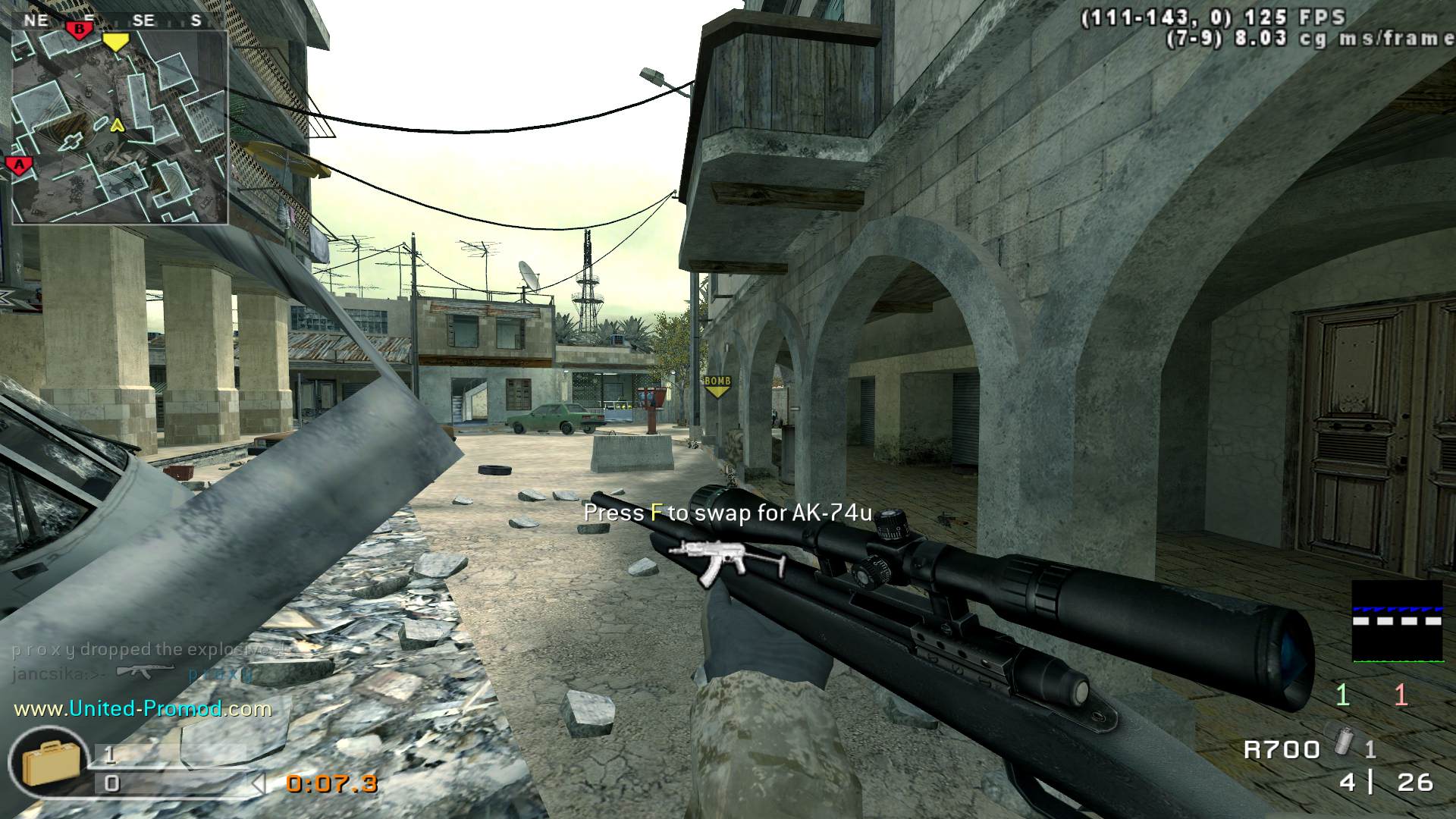
Task: Select the red B bombsite marker
Action: (78, 30)
